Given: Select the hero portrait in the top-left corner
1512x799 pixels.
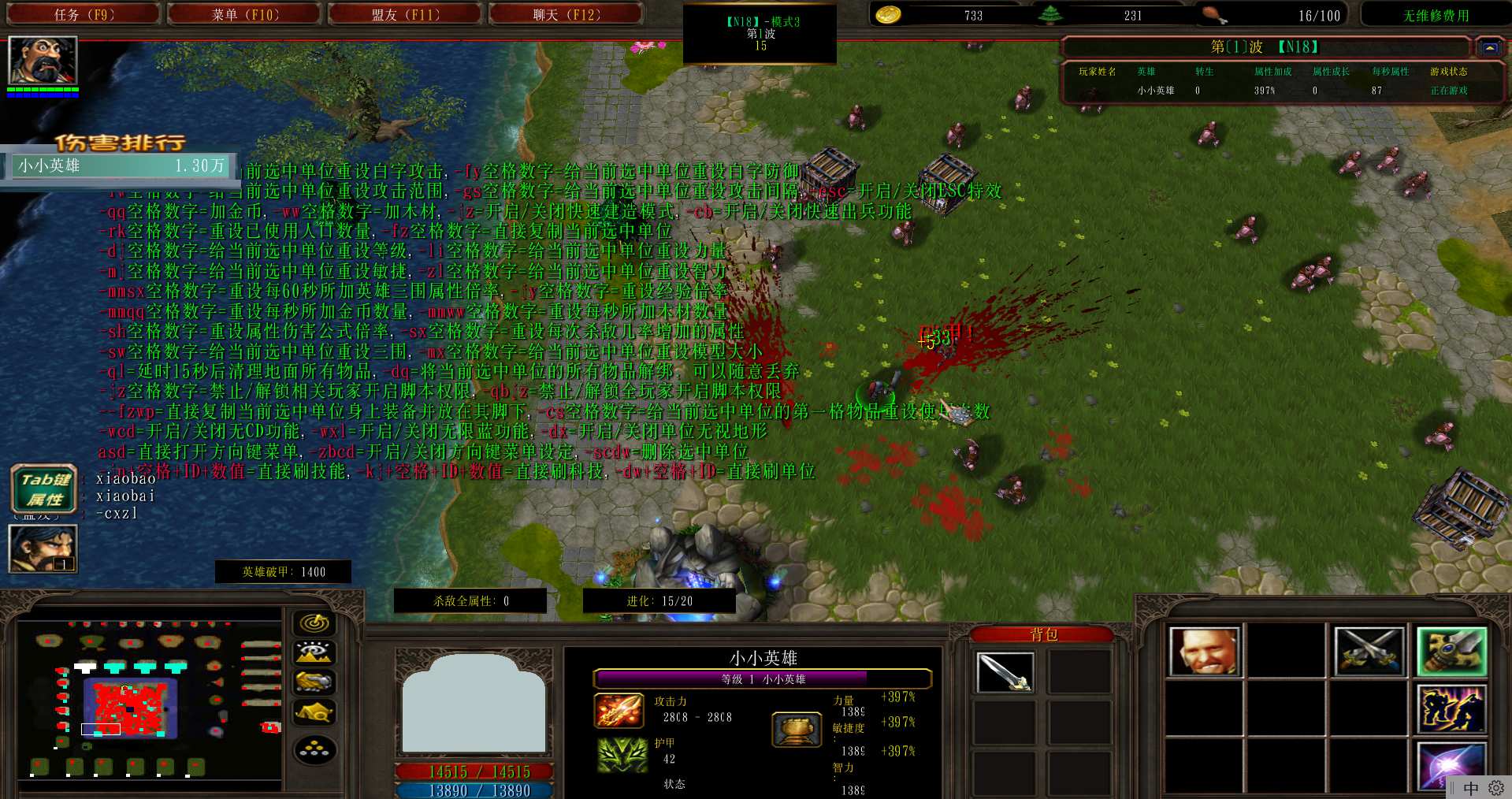Looking at the screenshot, I should tap(43, 61).
